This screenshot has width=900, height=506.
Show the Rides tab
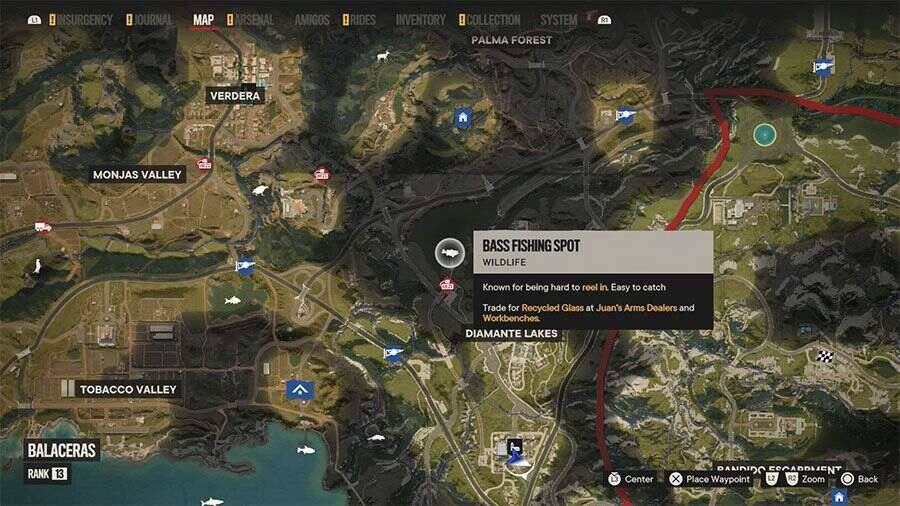click(x=364, y=20)
